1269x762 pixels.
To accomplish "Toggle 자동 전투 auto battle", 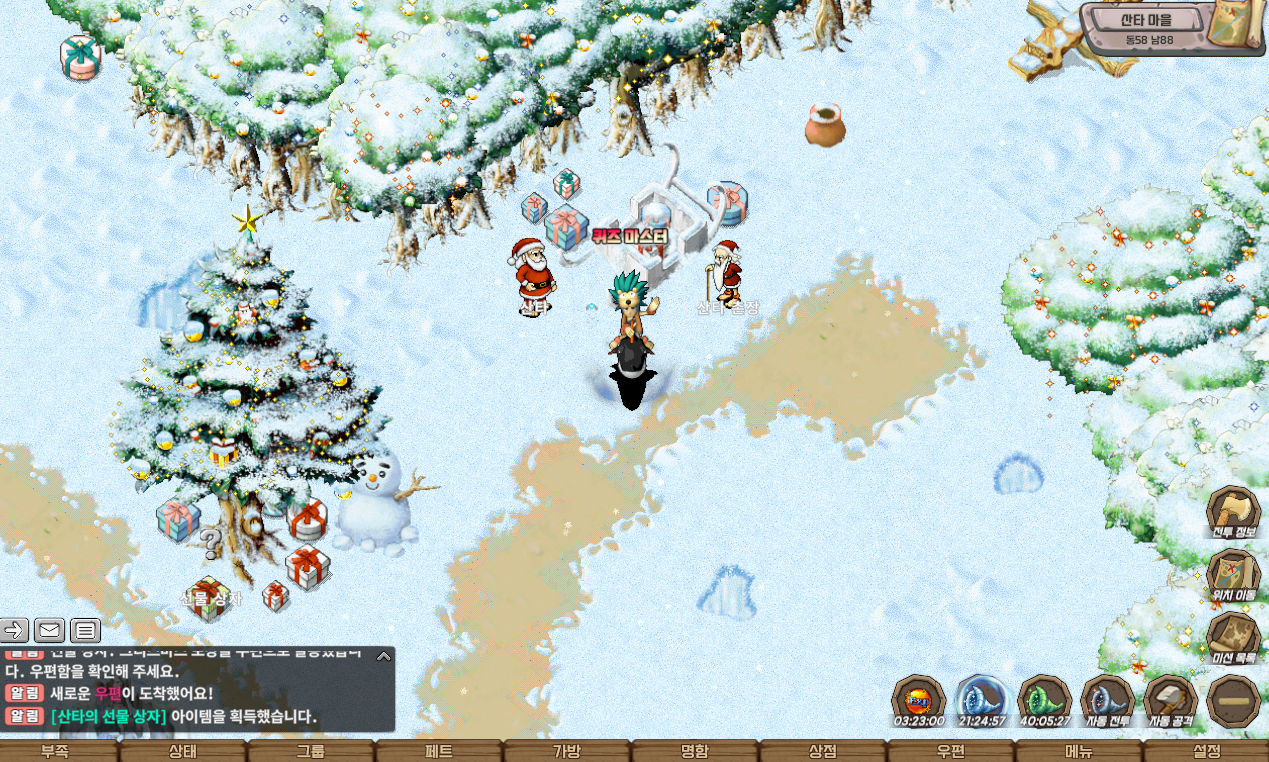I will pyautogui.click(x=1107, y=699).
